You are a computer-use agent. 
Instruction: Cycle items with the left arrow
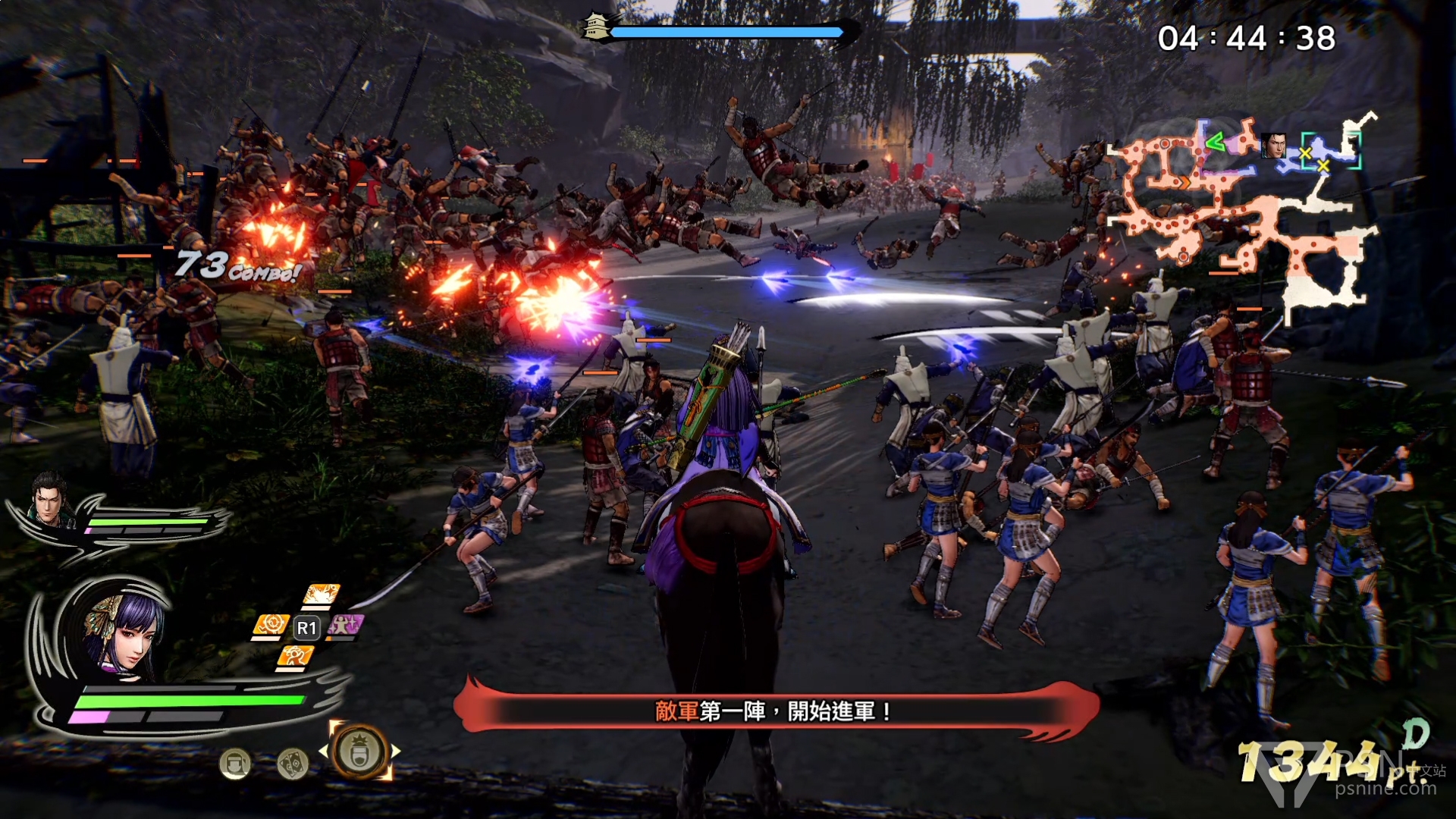pyautogui.click(x=324, y=752)
